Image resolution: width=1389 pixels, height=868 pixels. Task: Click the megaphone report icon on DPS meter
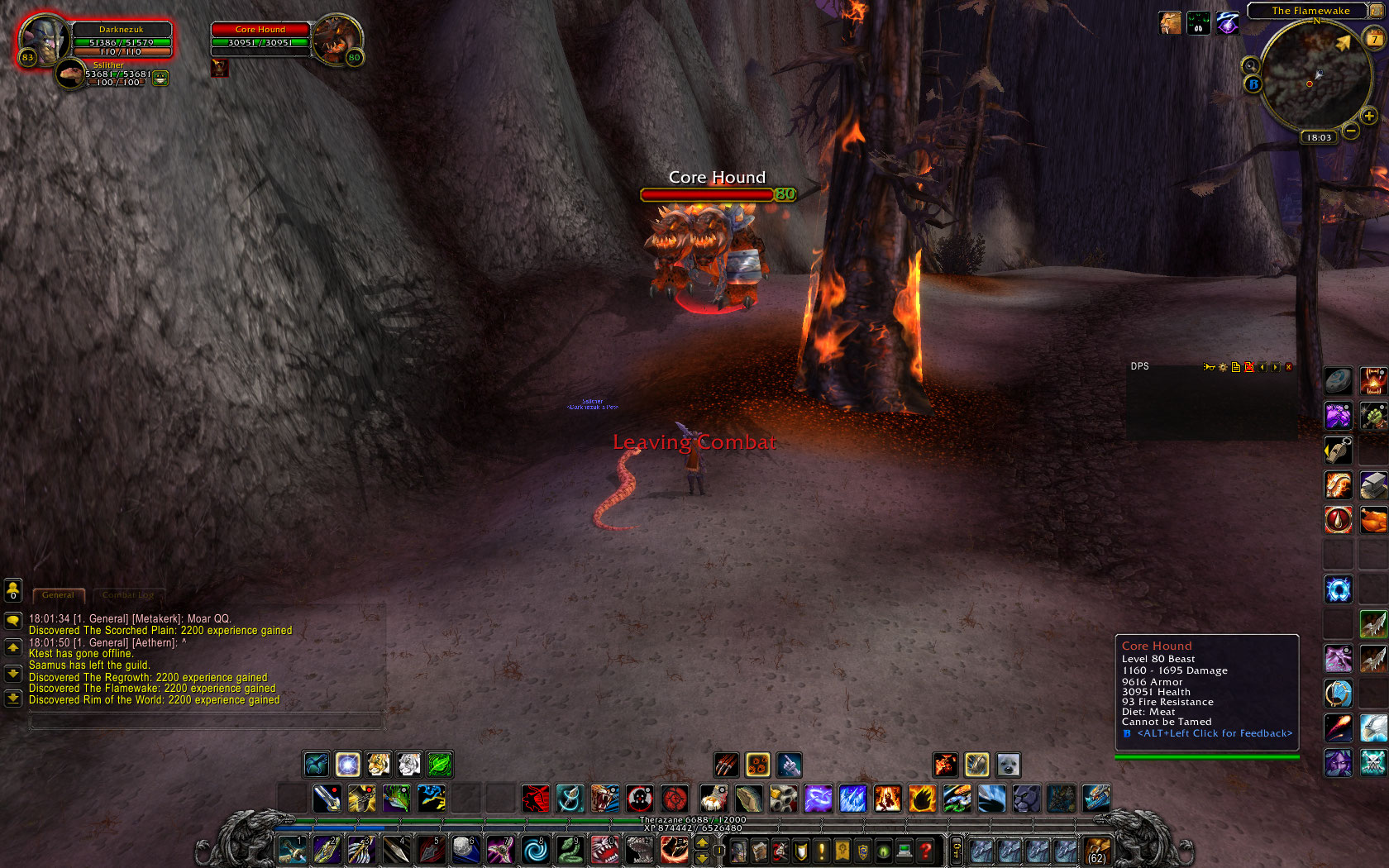coord(1209,367)
